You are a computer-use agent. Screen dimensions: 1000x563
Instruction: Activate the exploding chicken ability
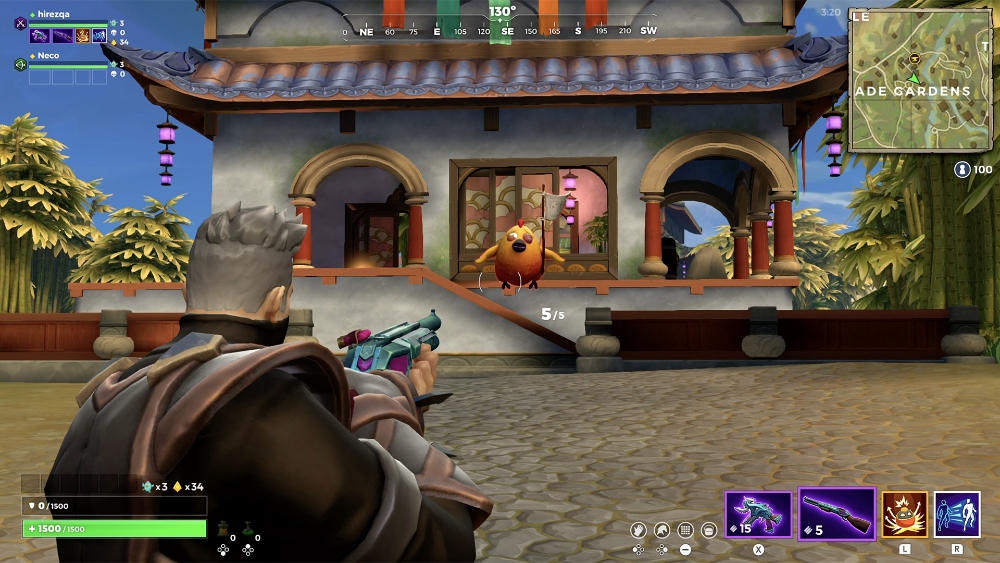(x=904, y=514)
